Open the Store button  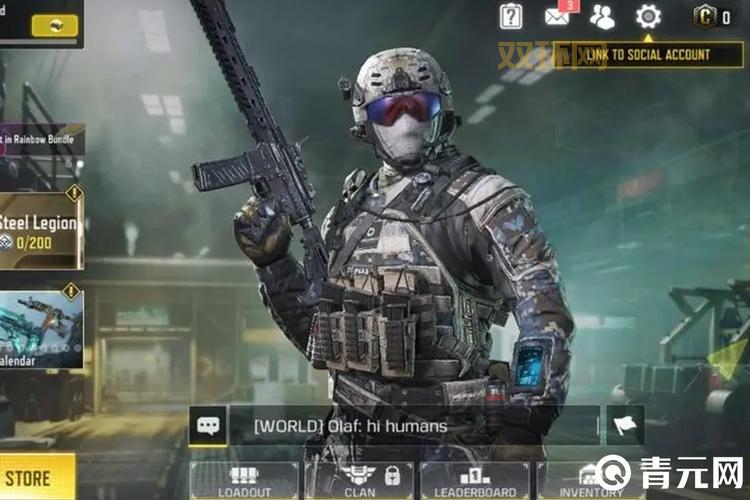pyautogui.click(x=36, y=477)
